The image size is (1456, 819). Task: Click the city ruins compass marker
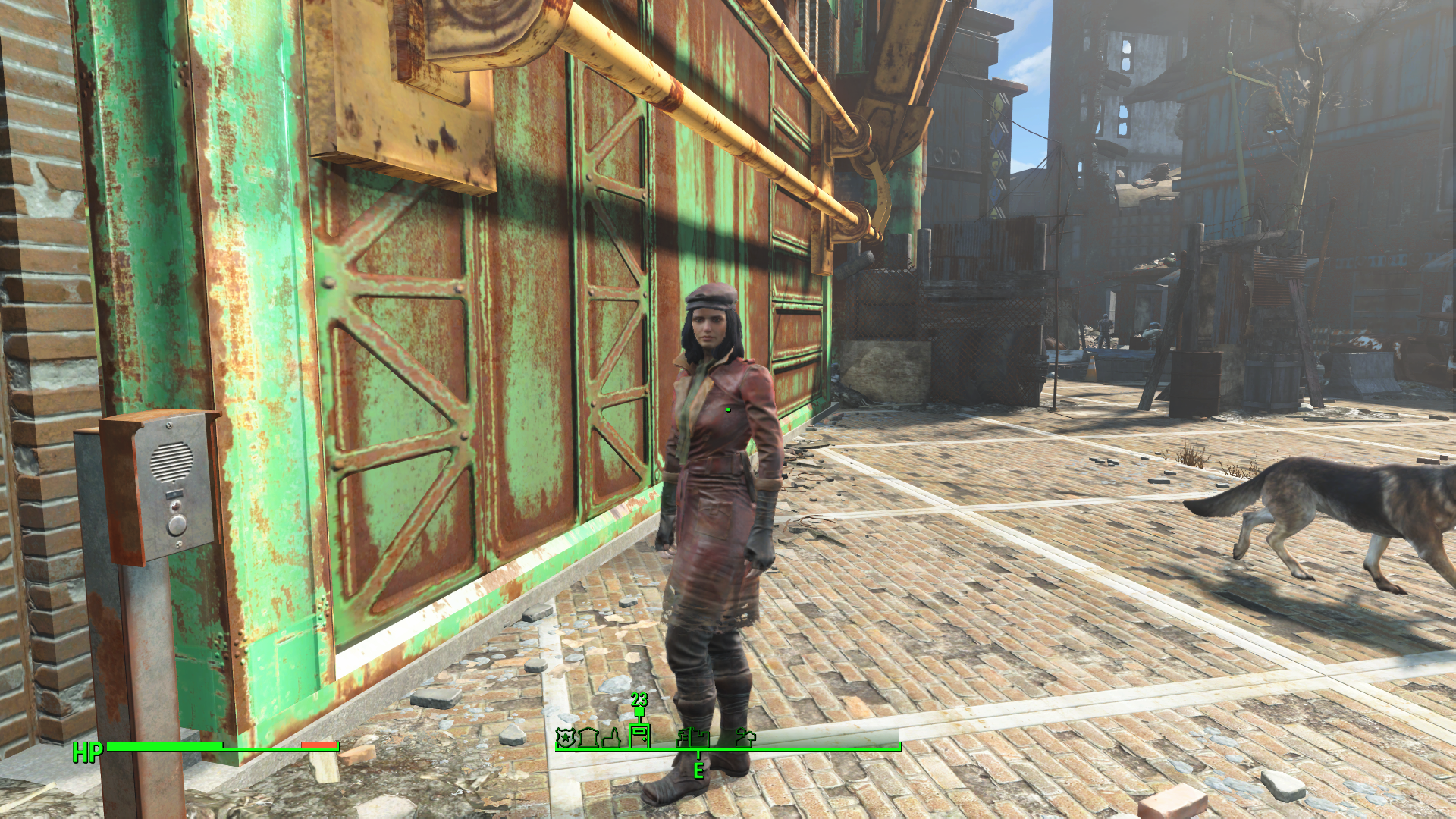tap(693, 737)
